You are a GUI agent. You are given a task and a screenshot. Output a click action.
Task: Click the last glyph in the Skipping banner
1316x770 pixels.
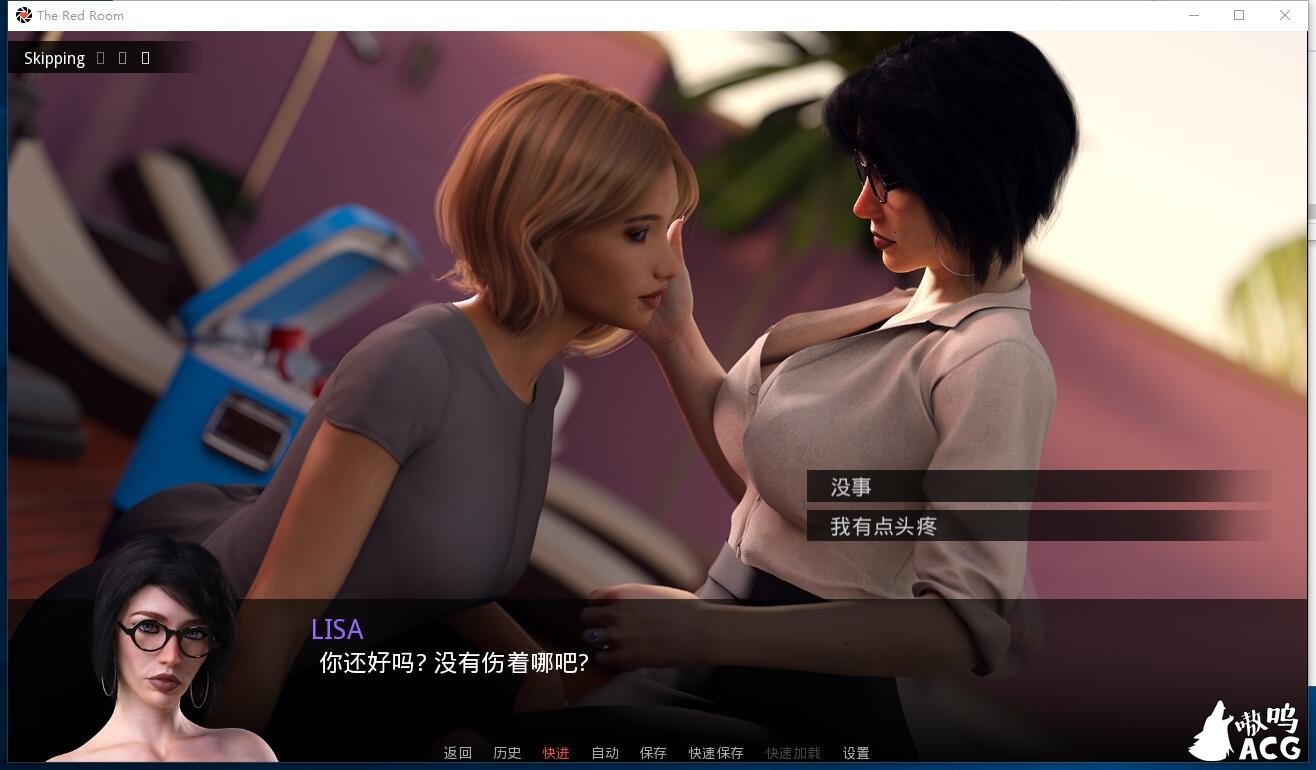pos(145,58)
